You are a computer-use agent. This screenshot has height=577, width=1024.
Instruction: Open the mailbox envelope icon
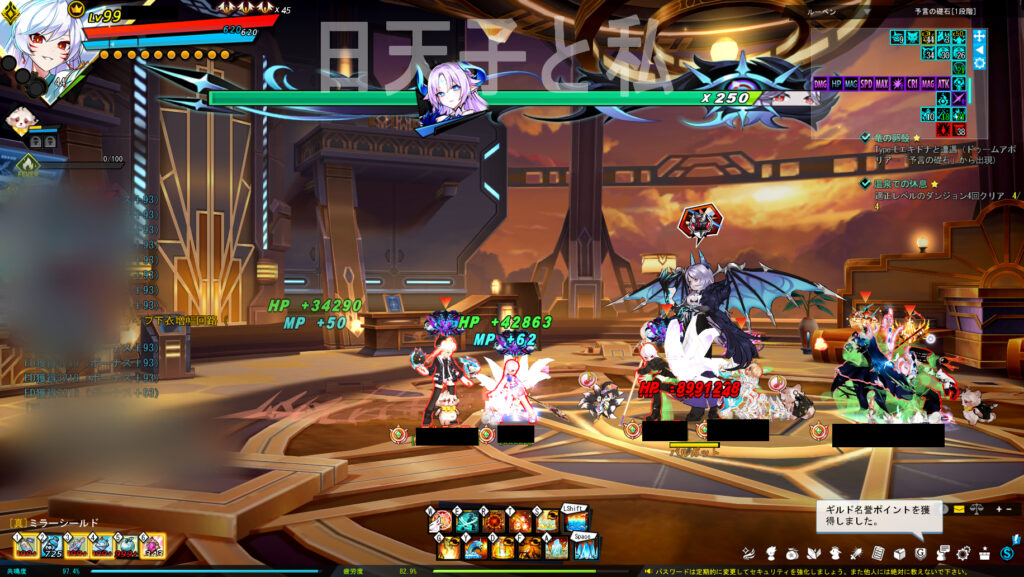[959, 509]
